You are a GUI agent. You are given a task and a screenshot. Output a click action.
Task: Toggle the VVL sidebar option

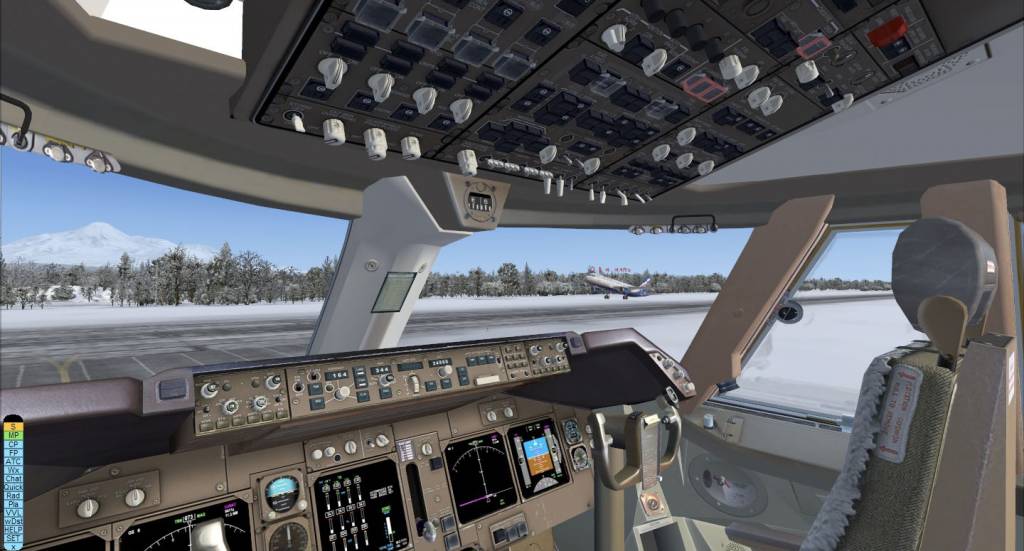(x=12, y=512)
